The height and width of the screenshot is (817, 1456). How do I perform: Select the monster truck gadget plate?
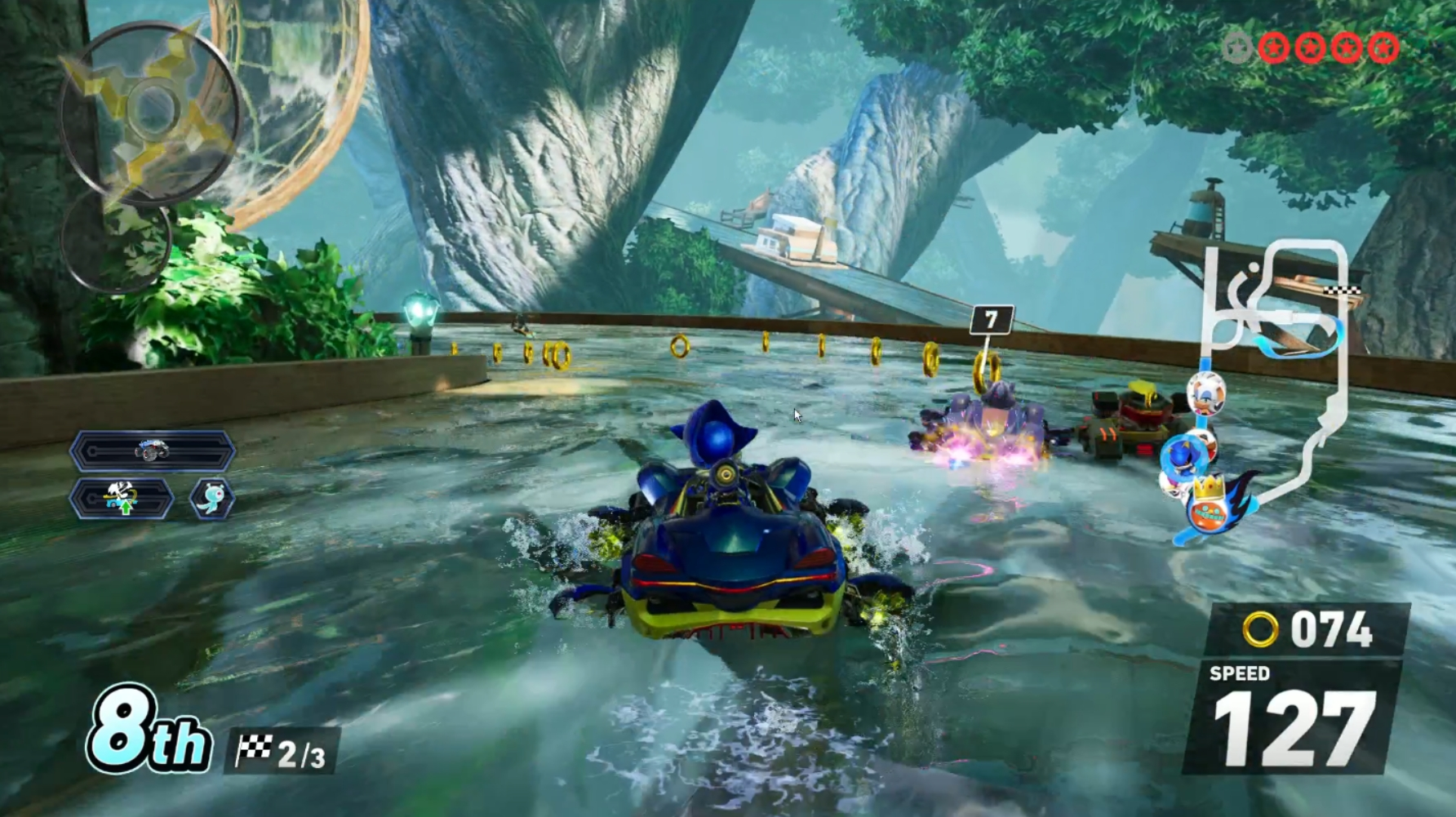point(153,451)
